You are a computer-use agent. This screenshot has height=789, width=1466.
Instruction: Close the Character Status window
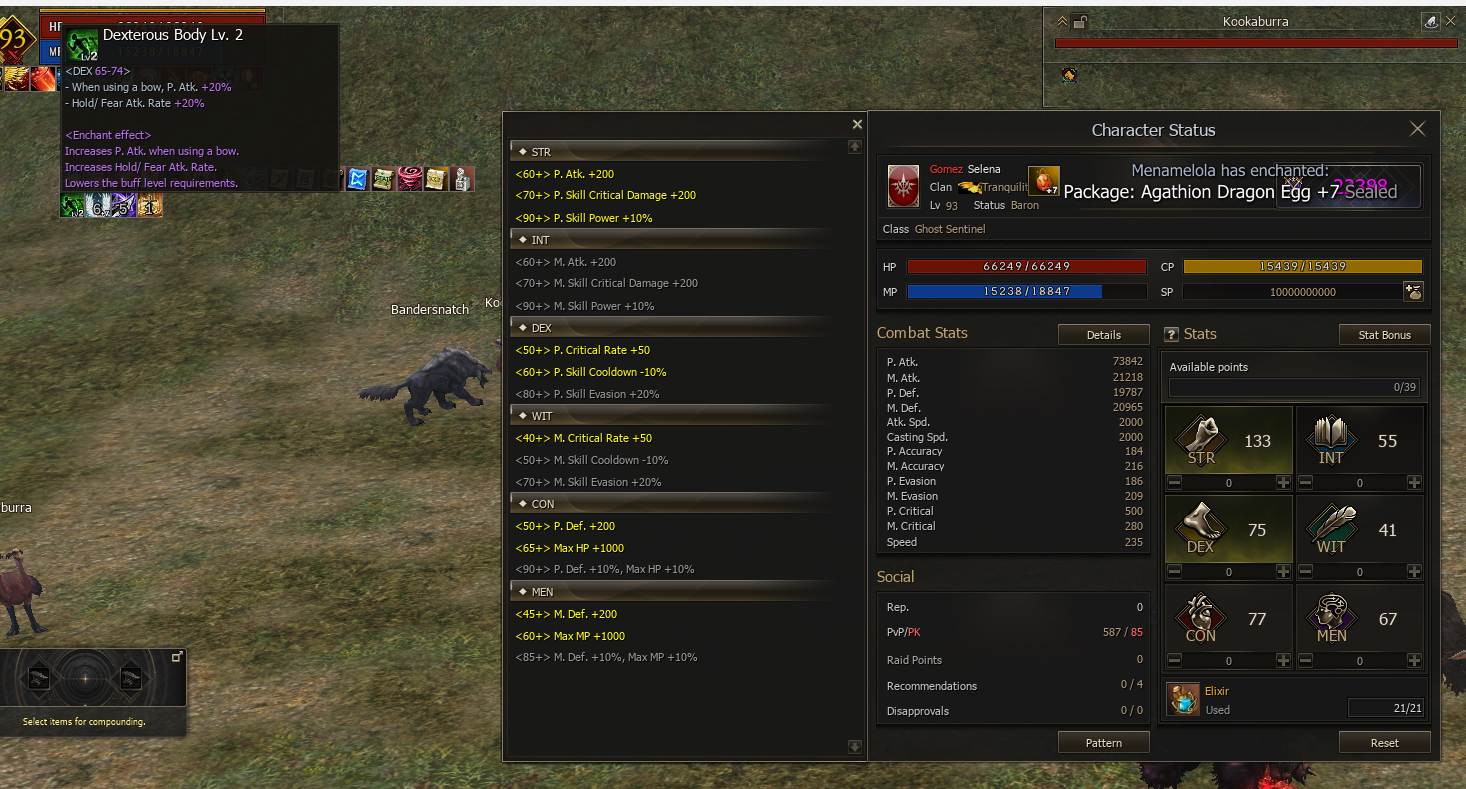(x=1416, y=129)
